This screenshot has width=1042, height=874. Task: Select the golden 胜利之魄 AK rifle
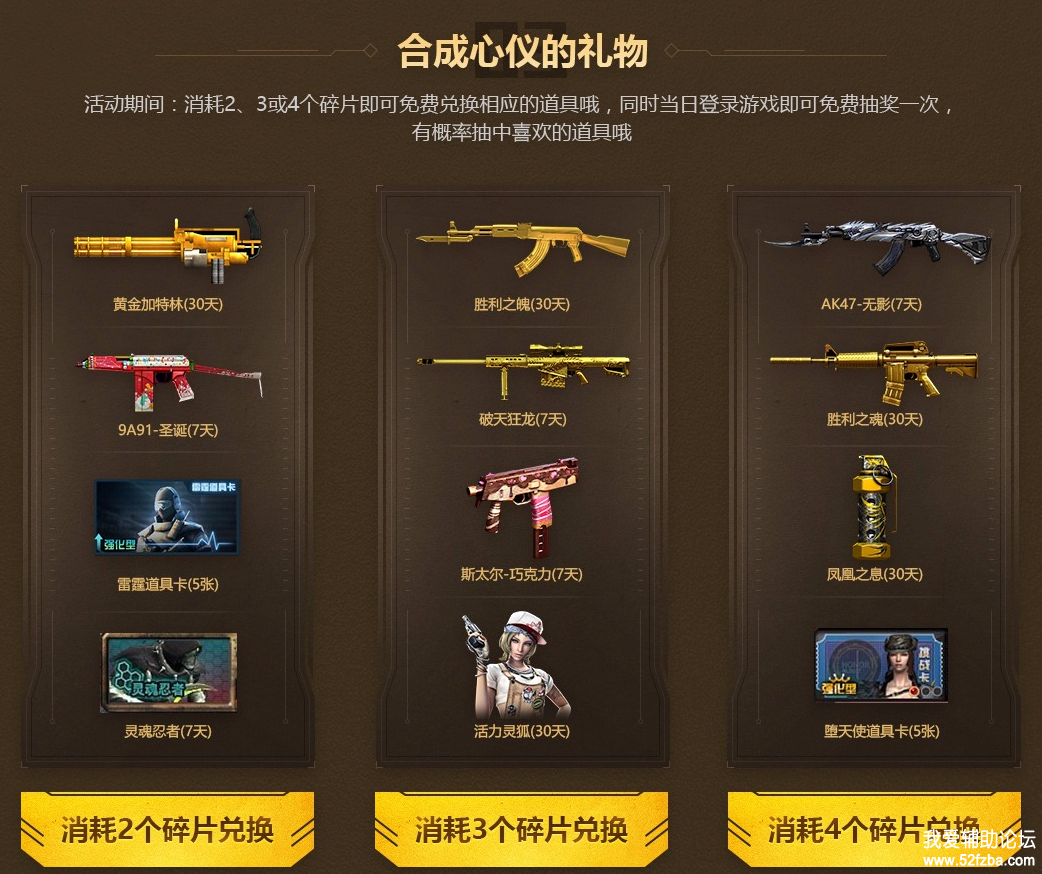coord(521,245)
